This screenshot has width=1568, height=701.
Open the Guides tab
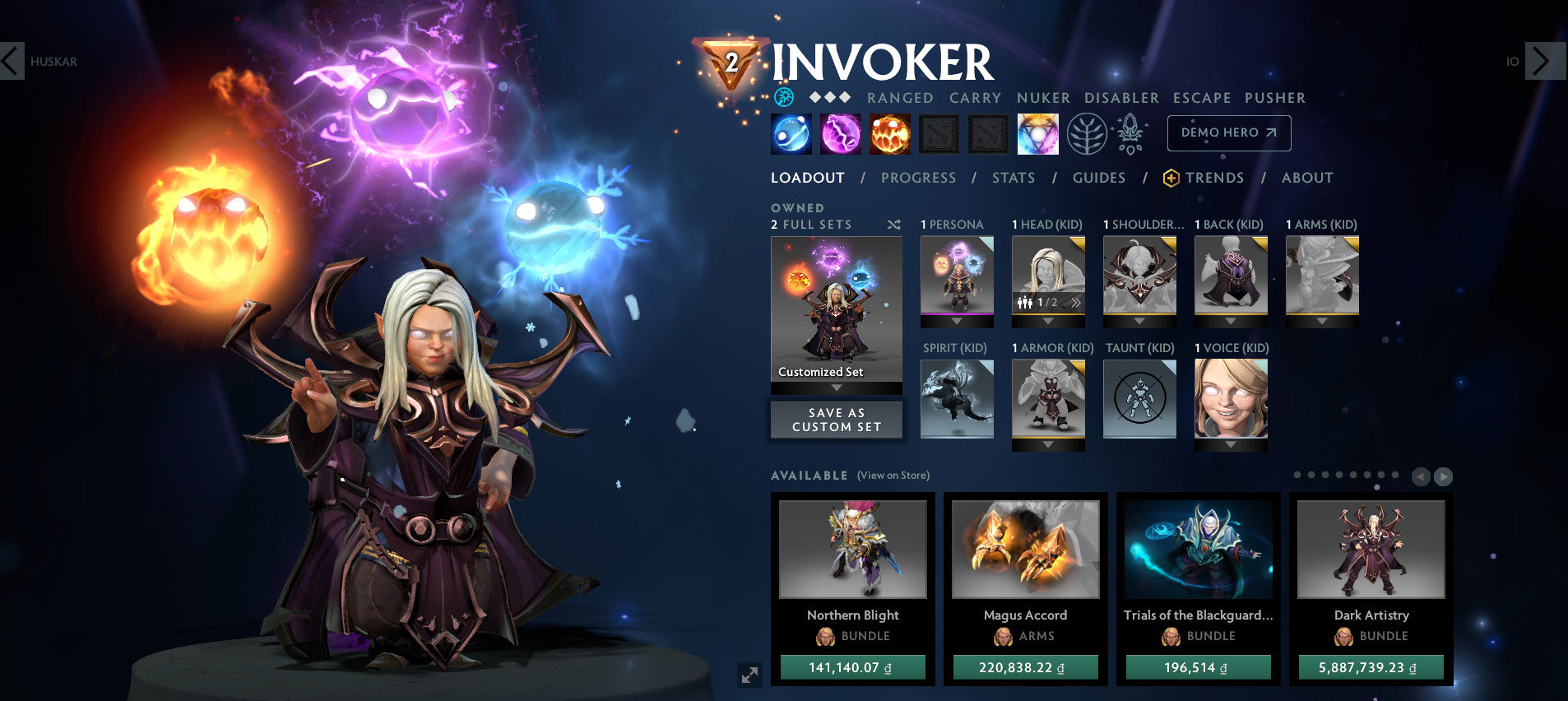pos(1100,178)
